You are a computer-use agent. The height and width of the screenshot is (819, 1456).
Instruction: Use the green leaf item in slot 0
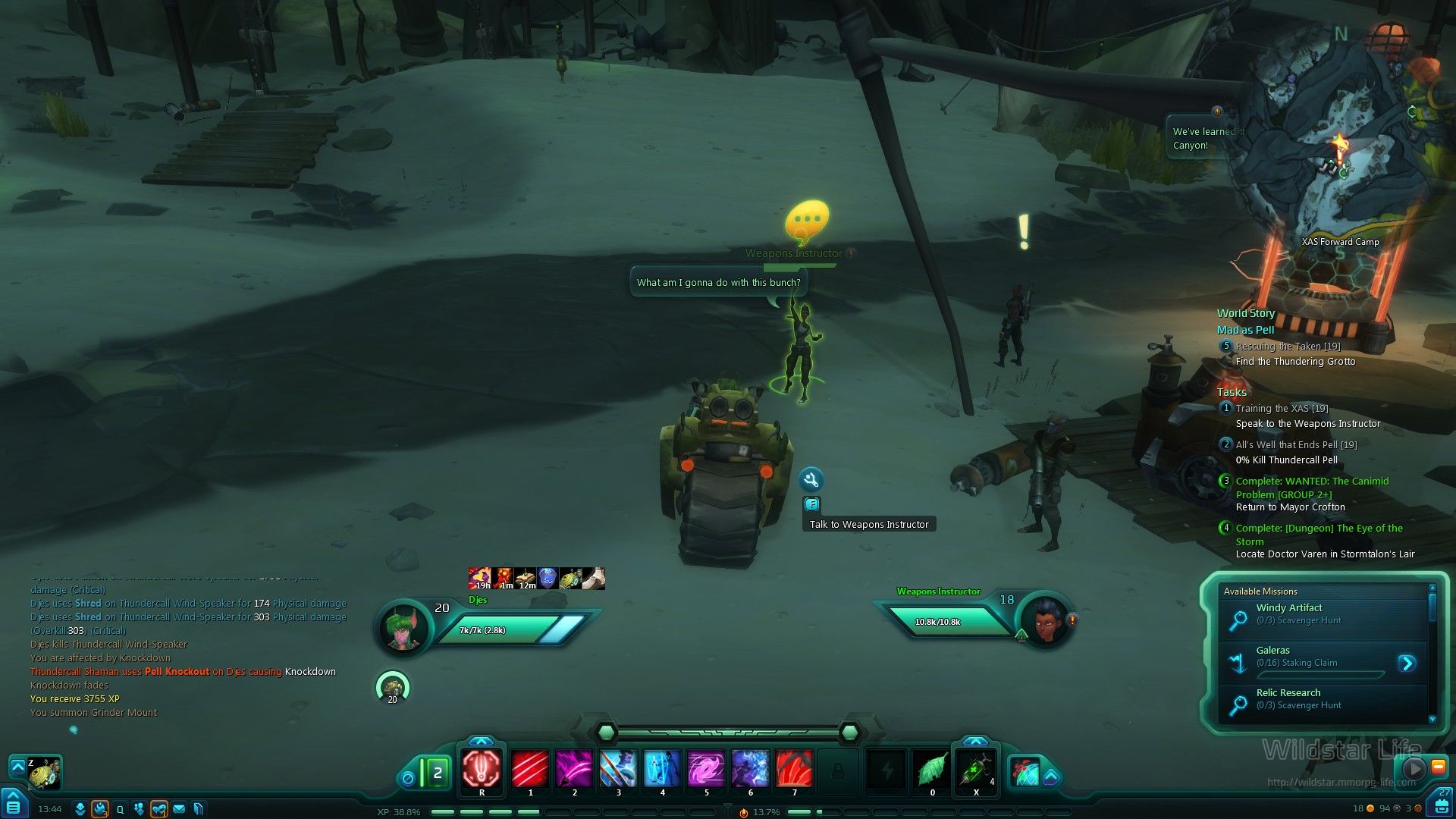(x=932, y=769)
